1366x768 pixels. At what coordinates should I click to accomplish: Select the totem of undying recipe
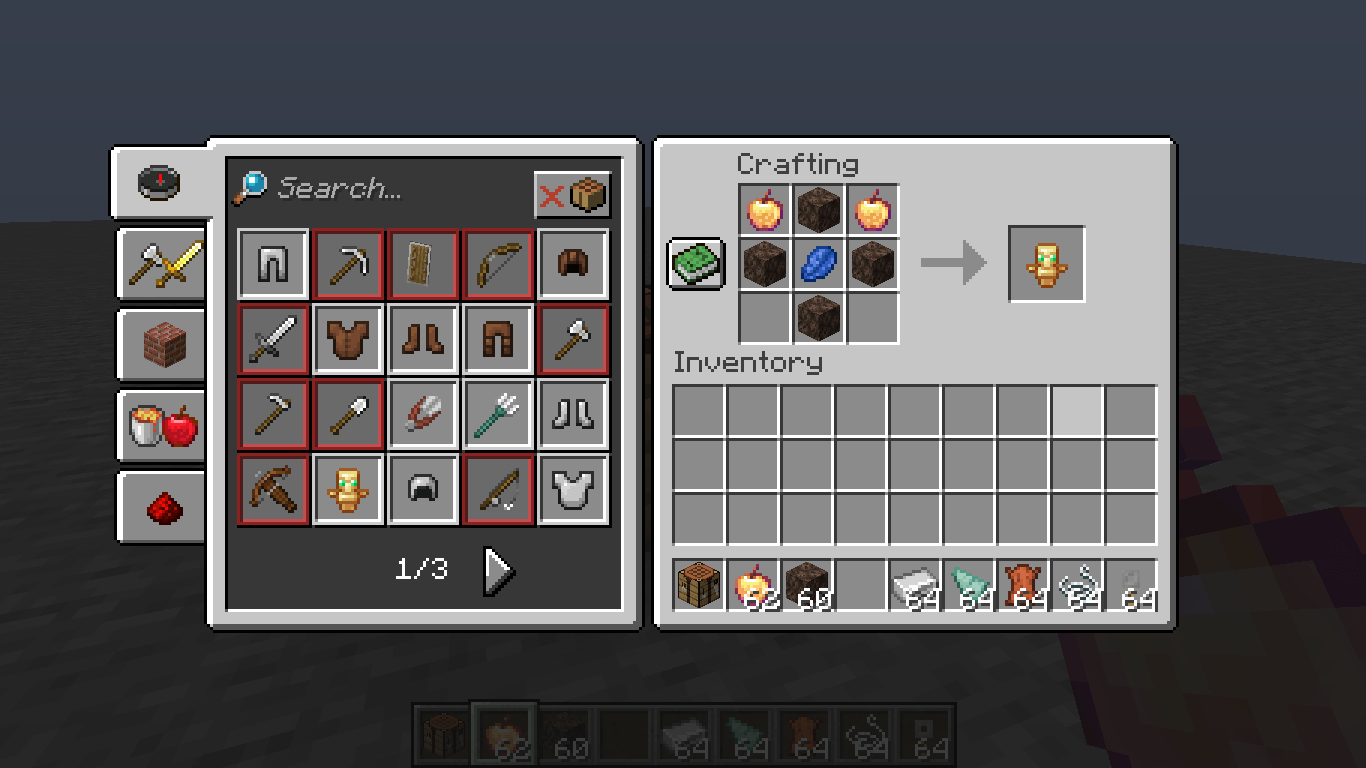click(348, 489)
